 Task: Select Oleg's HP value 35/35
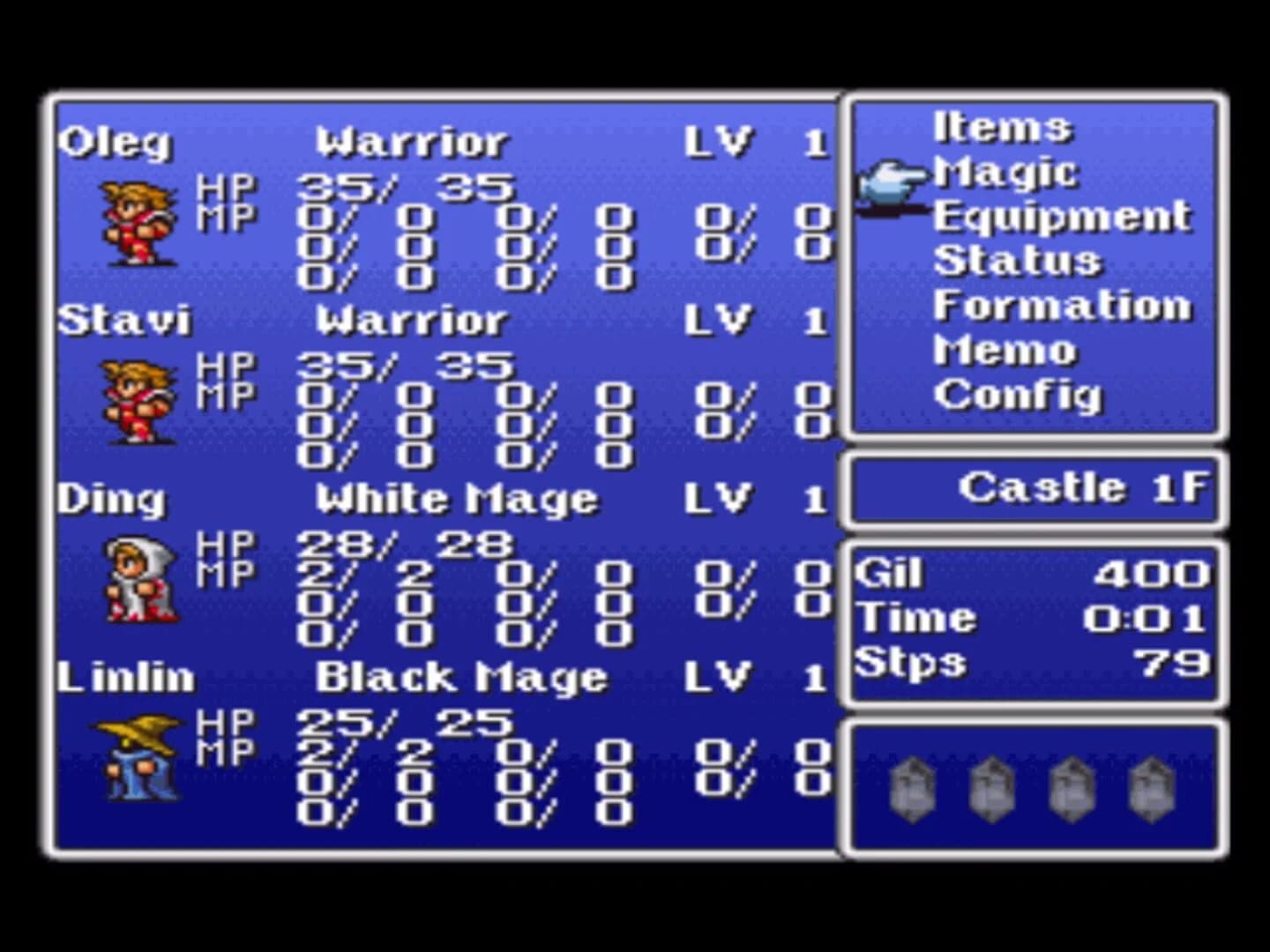click(x=406, y=186)
